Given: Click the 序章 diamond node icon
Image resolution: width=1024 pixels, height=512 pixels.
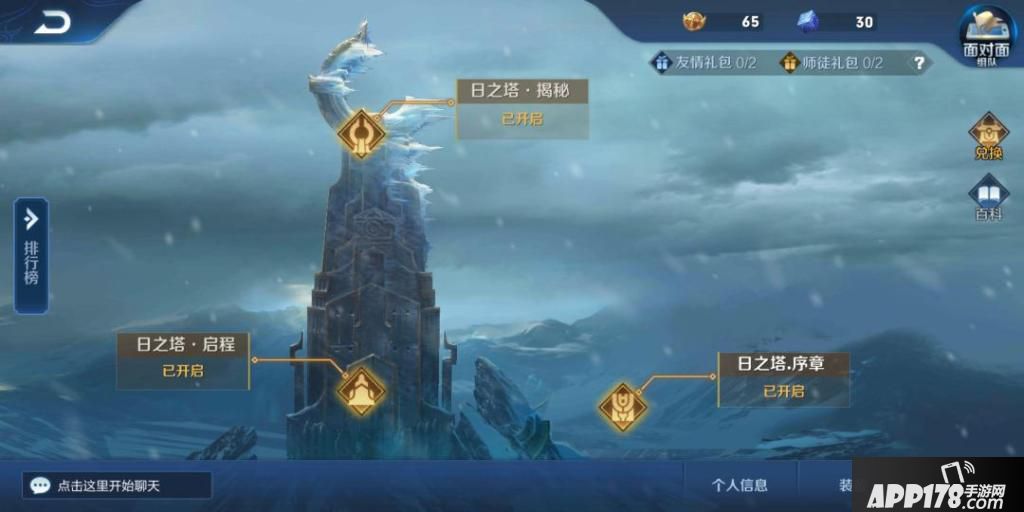Looking at the screenshot, I should (623, 406).
